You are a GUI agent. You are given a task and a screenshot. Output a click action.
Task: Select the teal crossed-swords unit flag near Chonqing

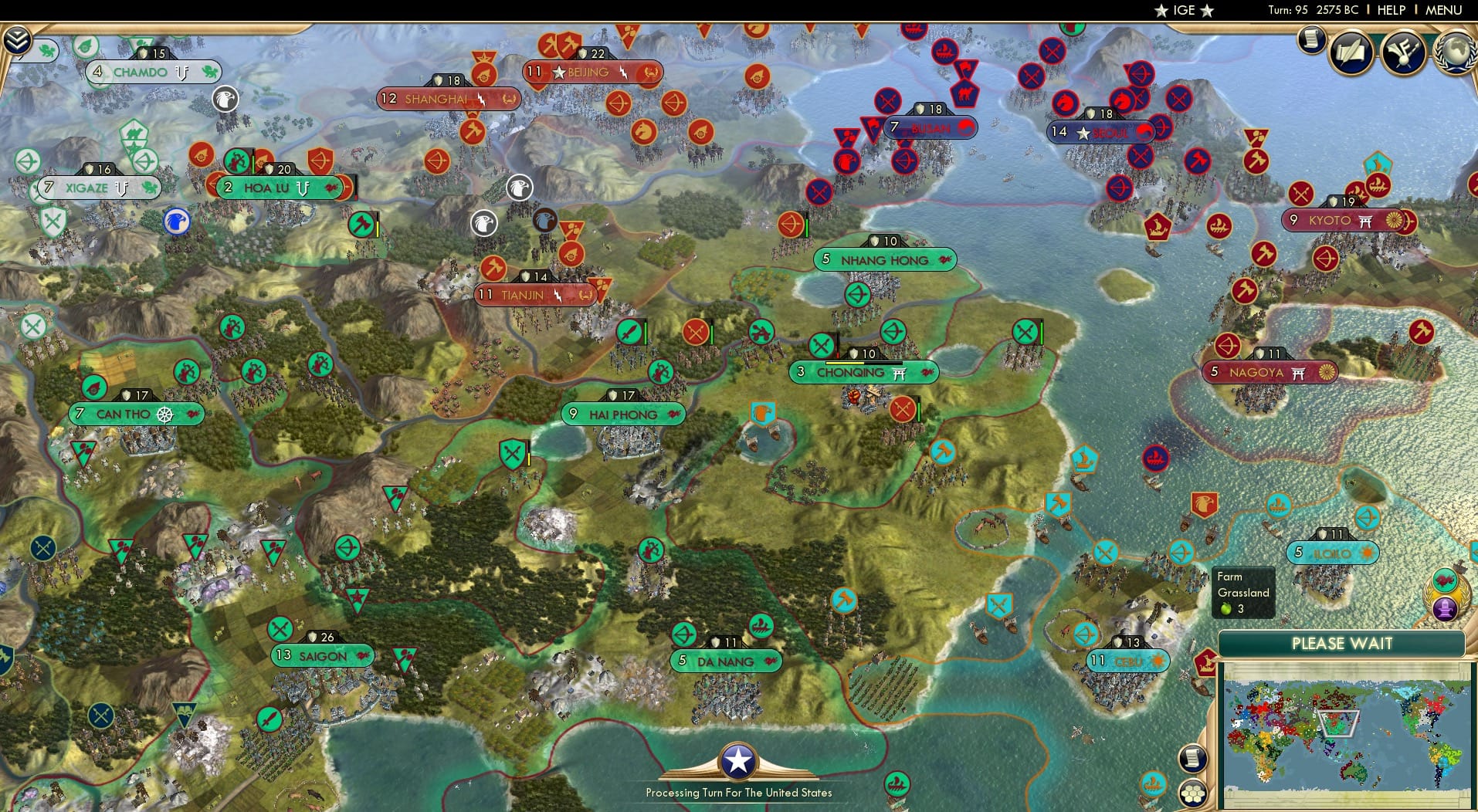click(821, 345)
